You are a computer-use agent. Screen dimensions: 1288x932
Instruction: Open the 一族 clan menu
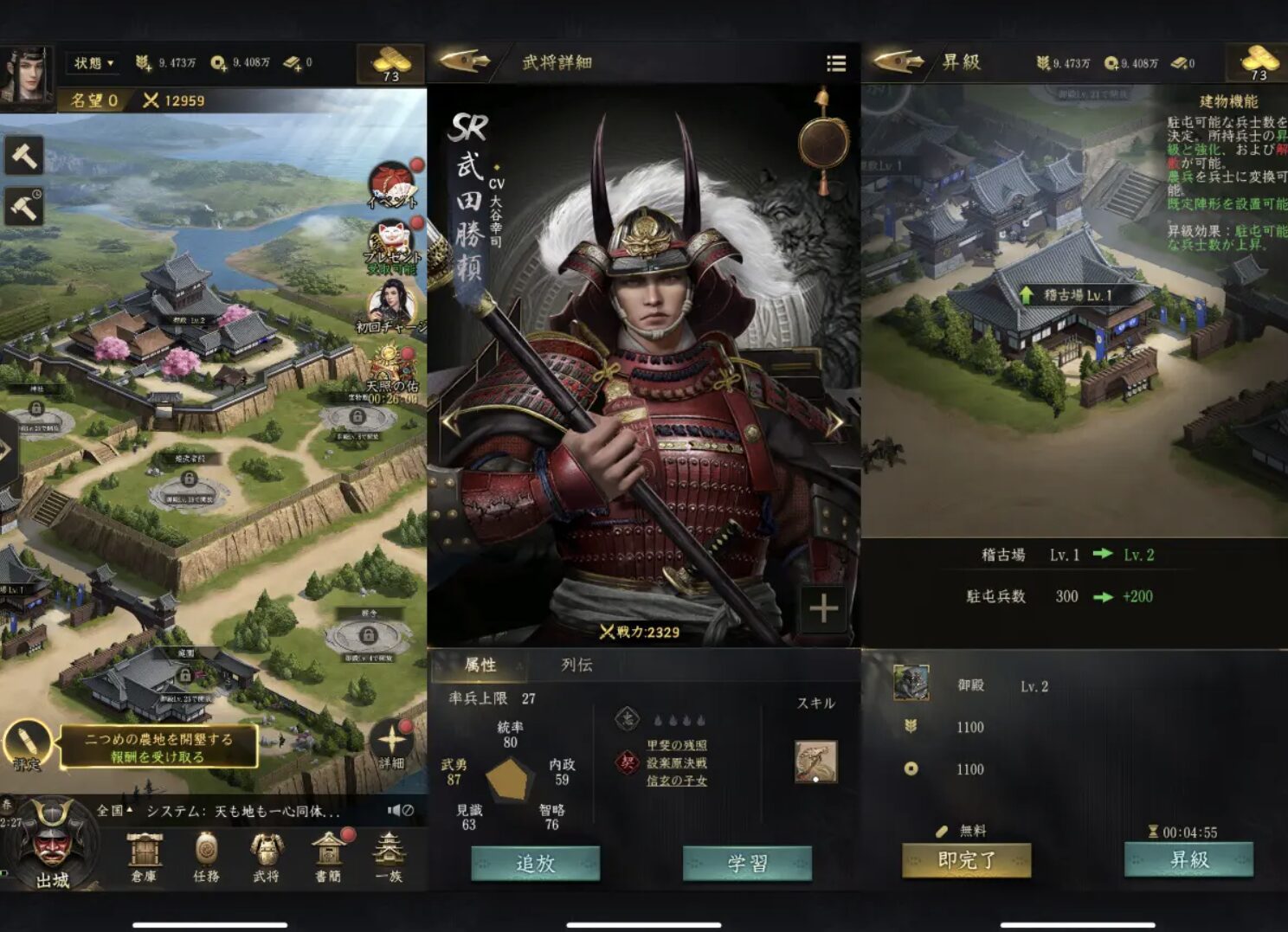tap(389, 857)
